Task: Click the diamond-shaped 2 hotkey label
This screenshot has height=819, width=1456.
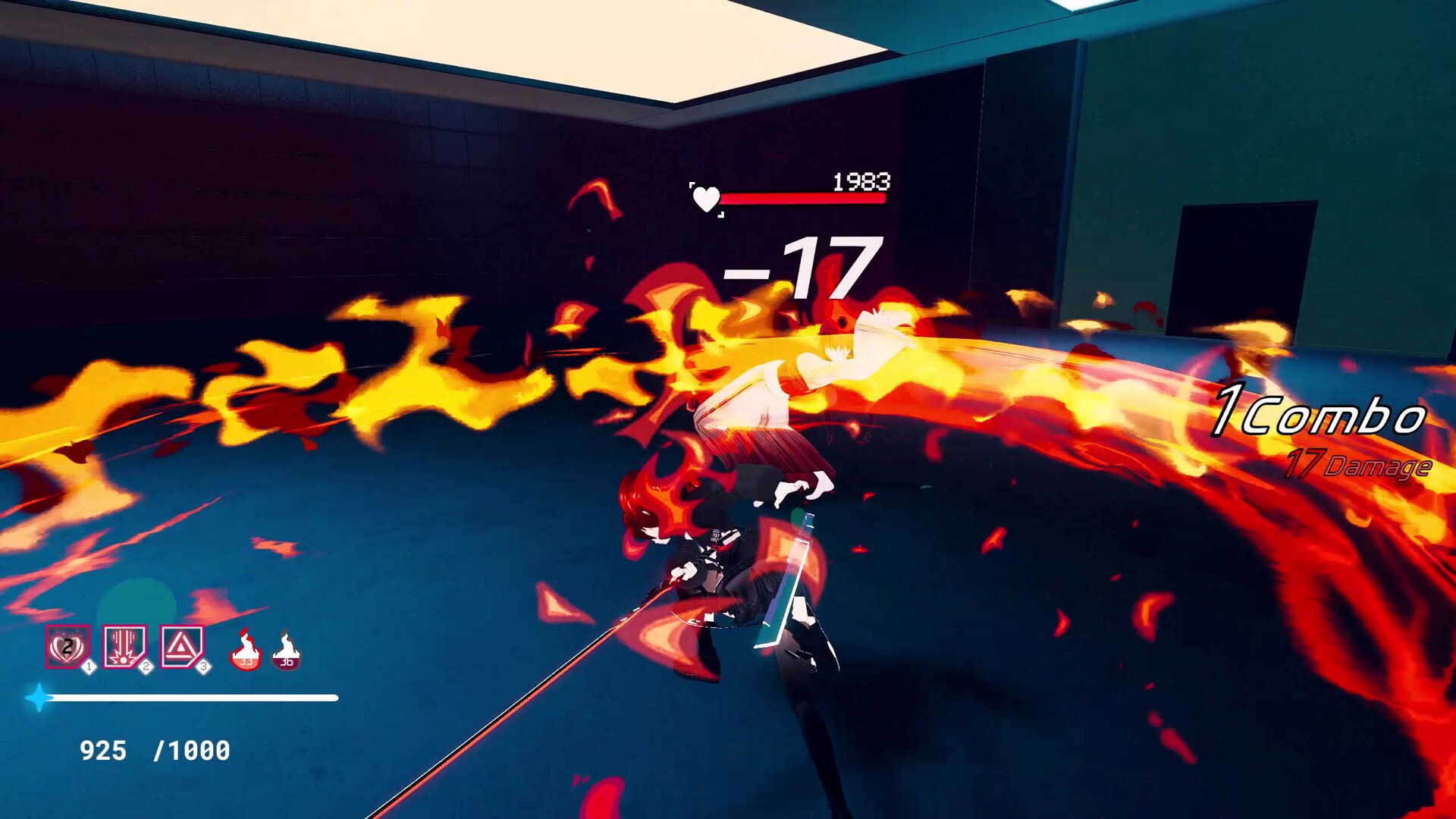Action: [x=145, y=667]
